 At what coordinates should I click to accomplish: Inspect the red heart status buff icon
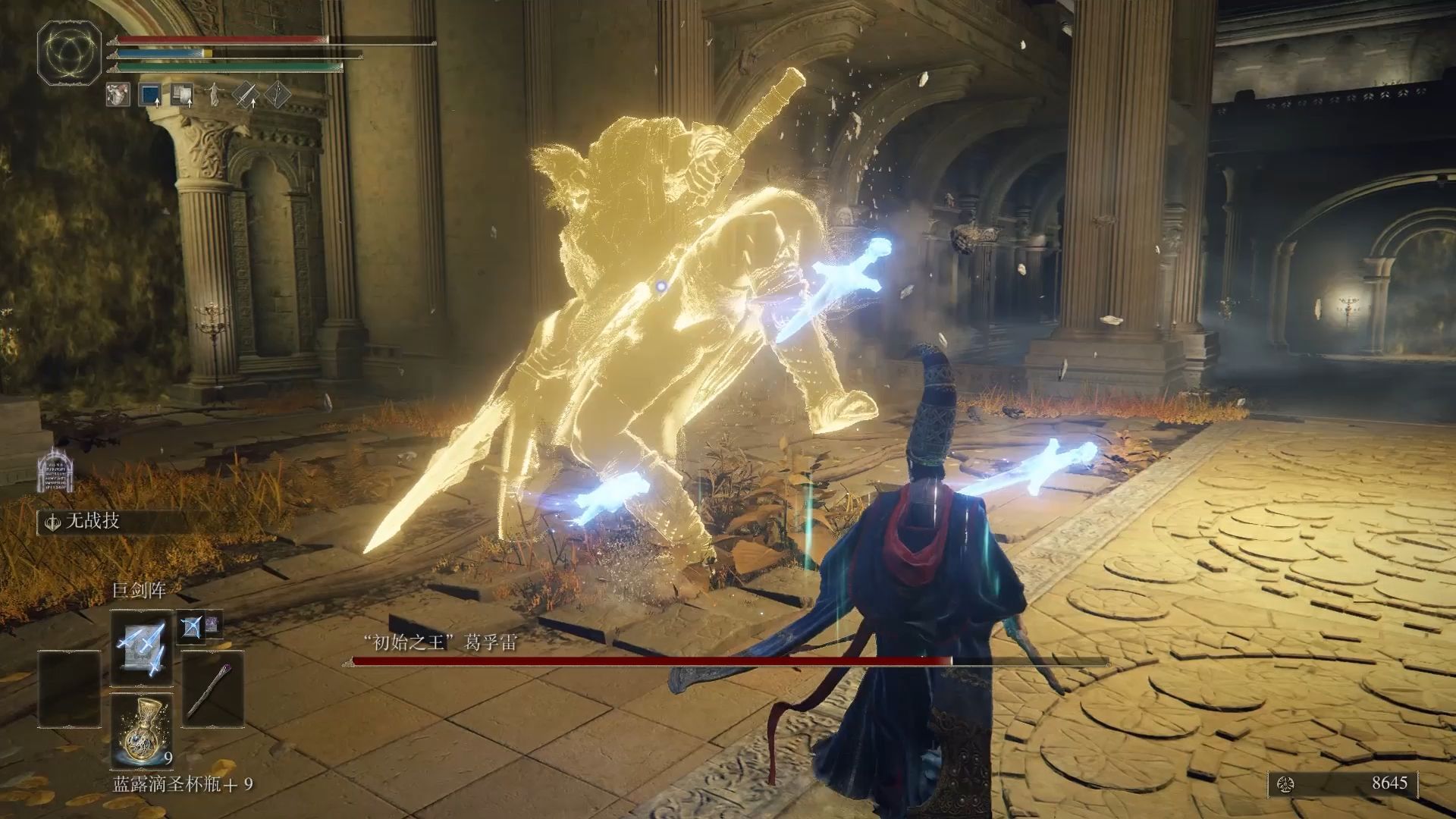(x=118, y=95)
